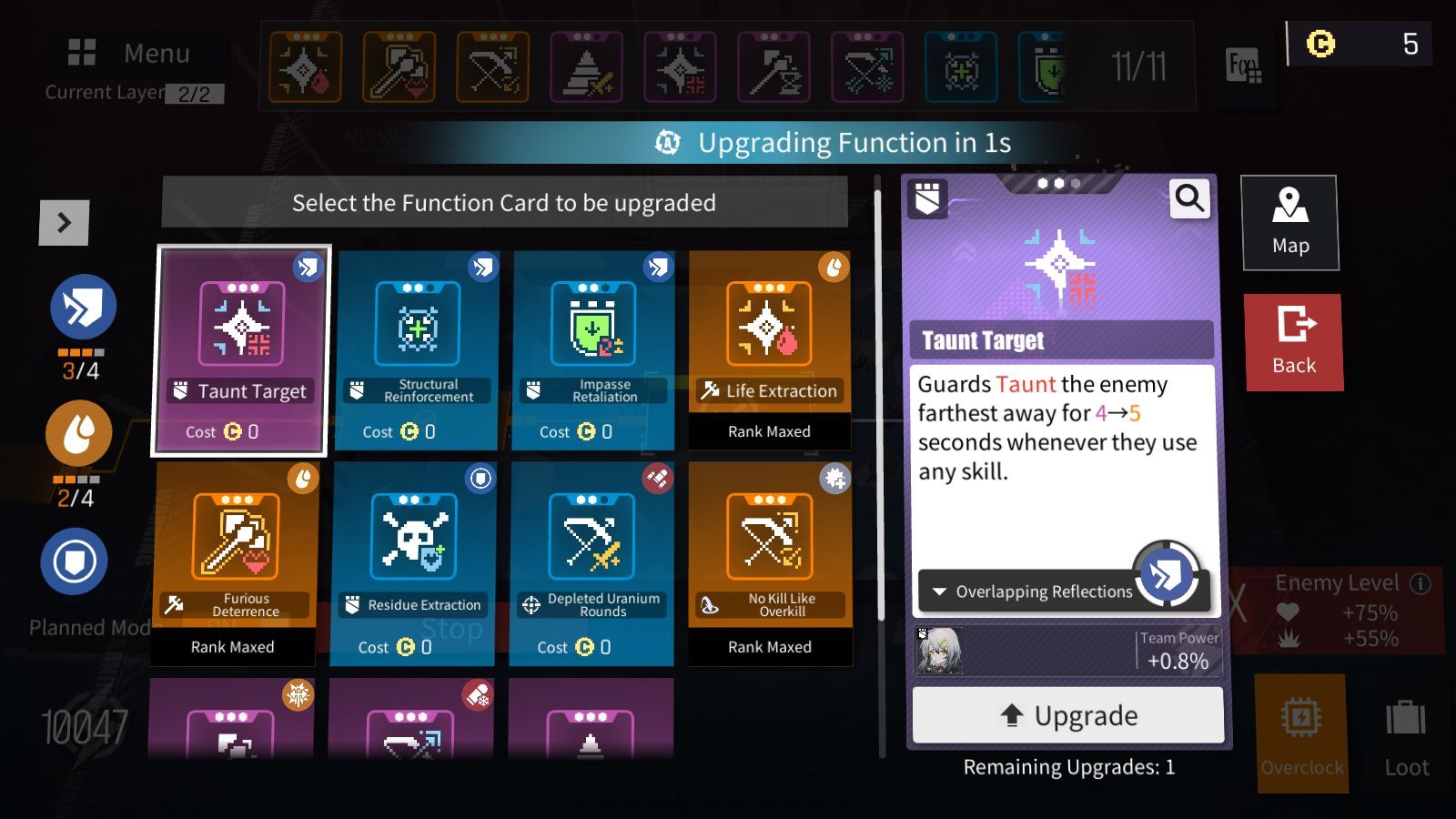Open the Loot bag

pos(1406,735)
